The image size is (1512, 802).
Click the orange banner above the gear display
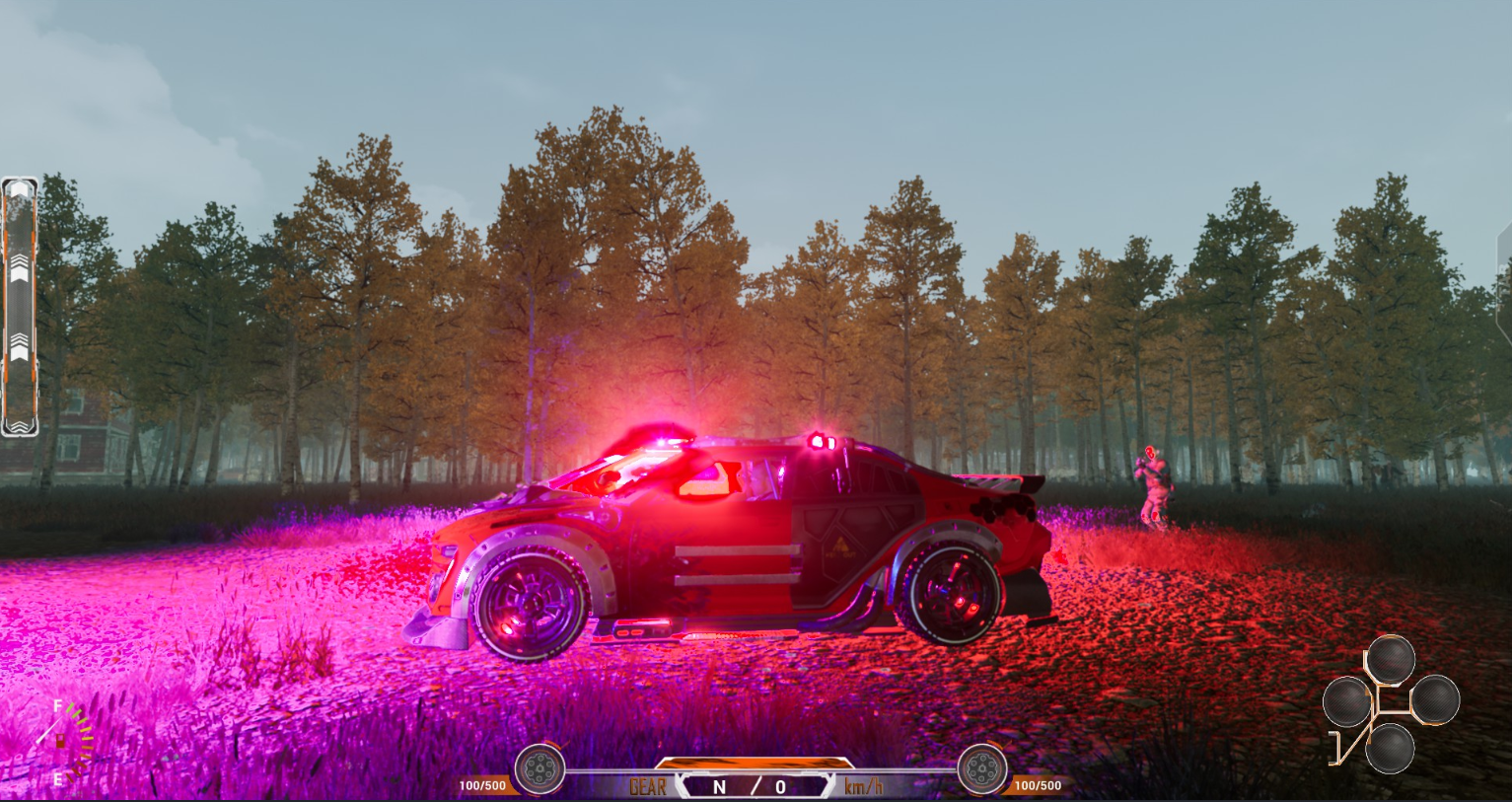pyautogui.click(x=756, y=763)
